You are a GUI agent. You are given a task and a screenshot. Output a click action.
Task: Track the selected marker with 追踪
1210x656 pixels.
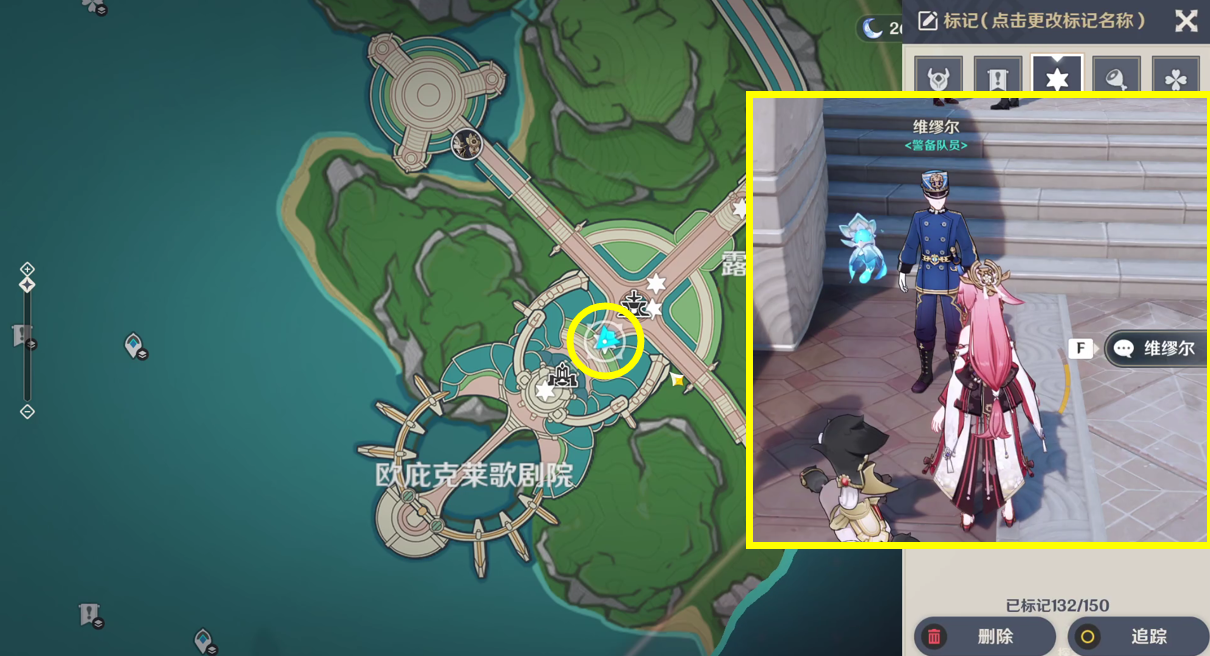1136,636
